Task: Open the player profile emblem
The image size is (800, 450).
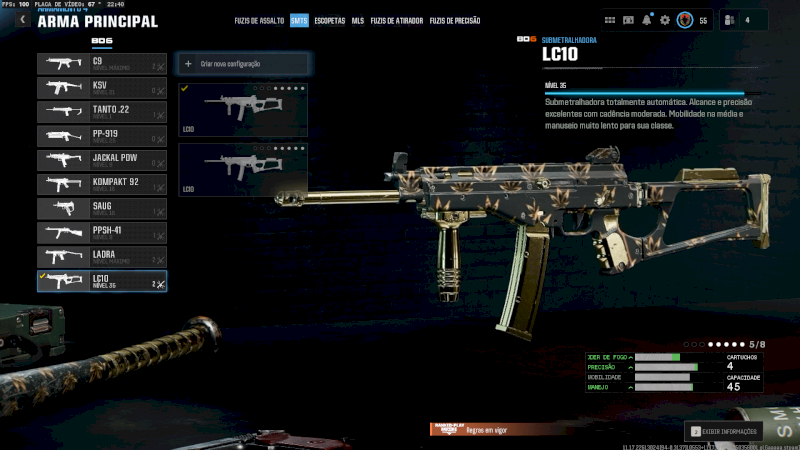Action: click(x=685, y=20)
